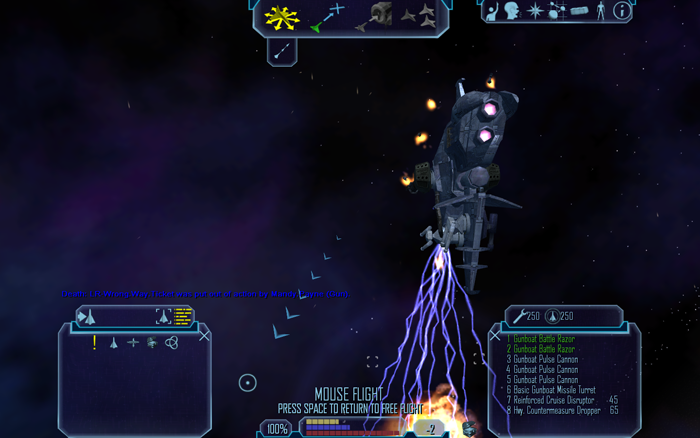Open the star-shaped navigation map icon
This screenshot has height=438, width=700.
tap(535, 11)
